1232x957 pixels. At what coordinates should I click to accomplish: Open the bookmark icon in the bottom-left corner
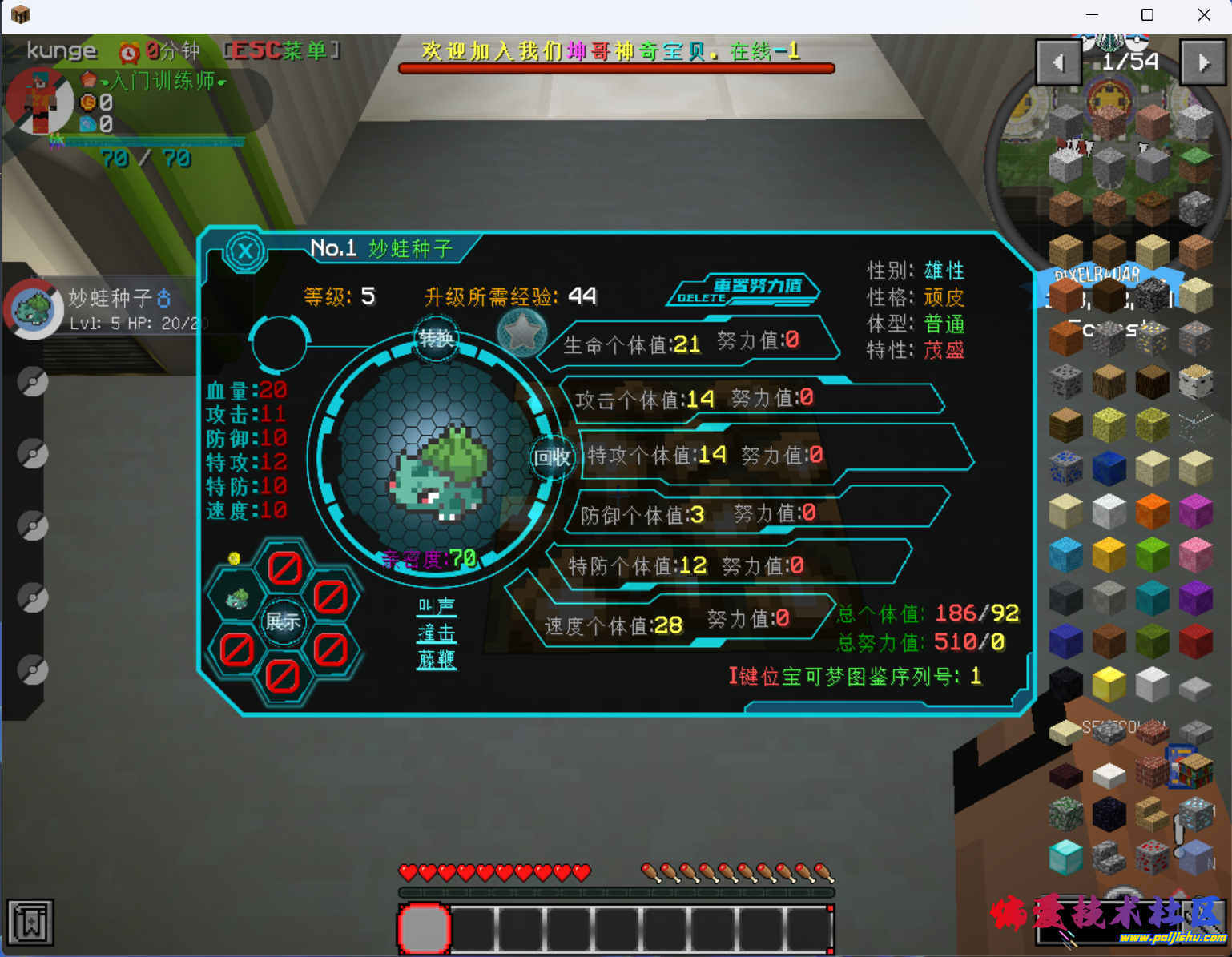[x=30, y=923]
